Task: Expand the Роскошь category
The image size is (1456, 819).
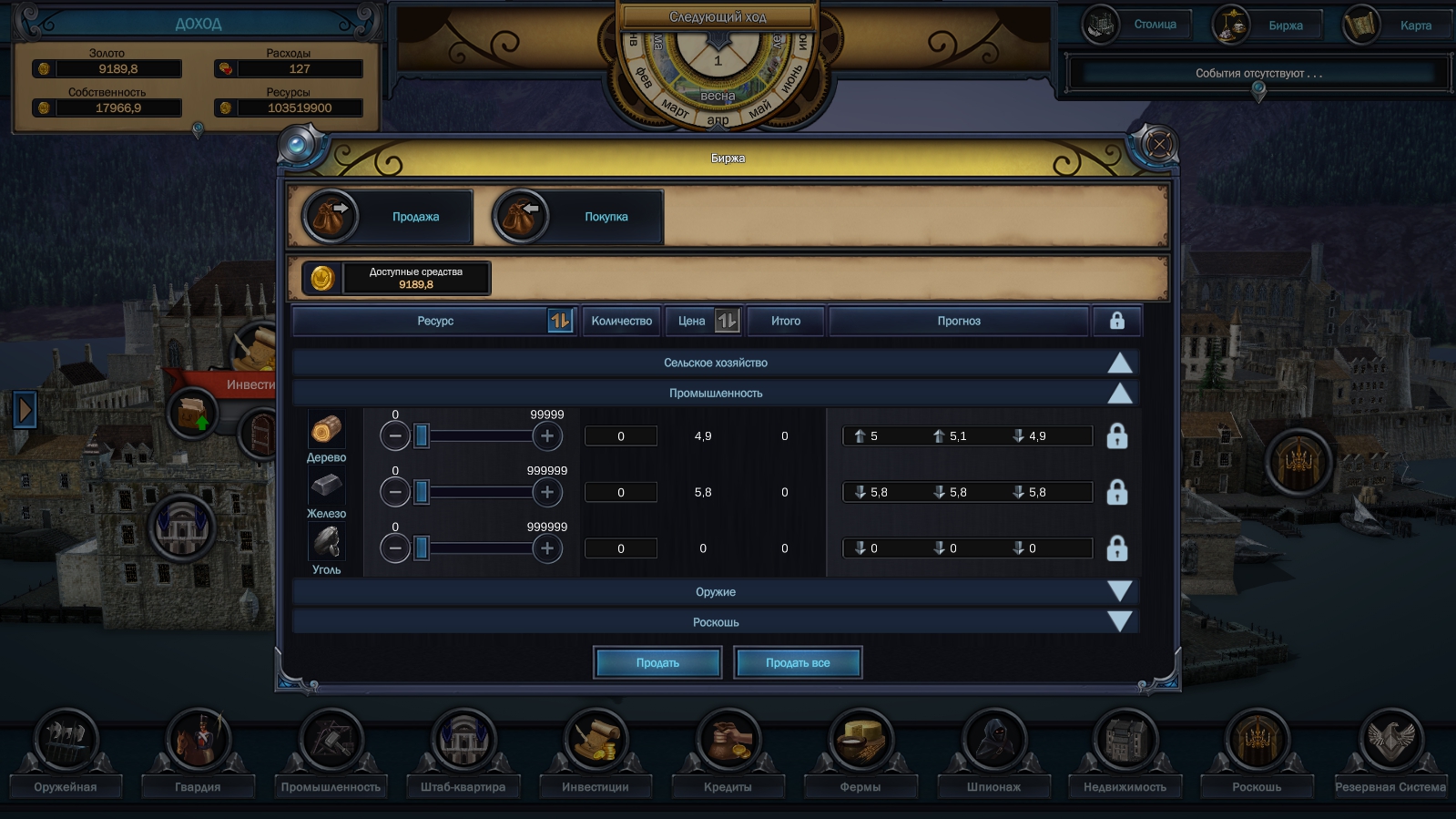Action: (1119, 621)
